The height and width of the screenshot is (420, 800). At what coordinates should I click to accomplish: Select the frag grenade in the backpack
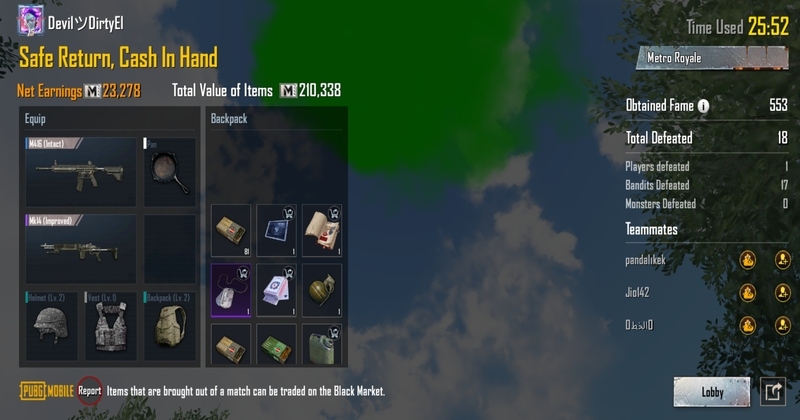tap(322, 290)
